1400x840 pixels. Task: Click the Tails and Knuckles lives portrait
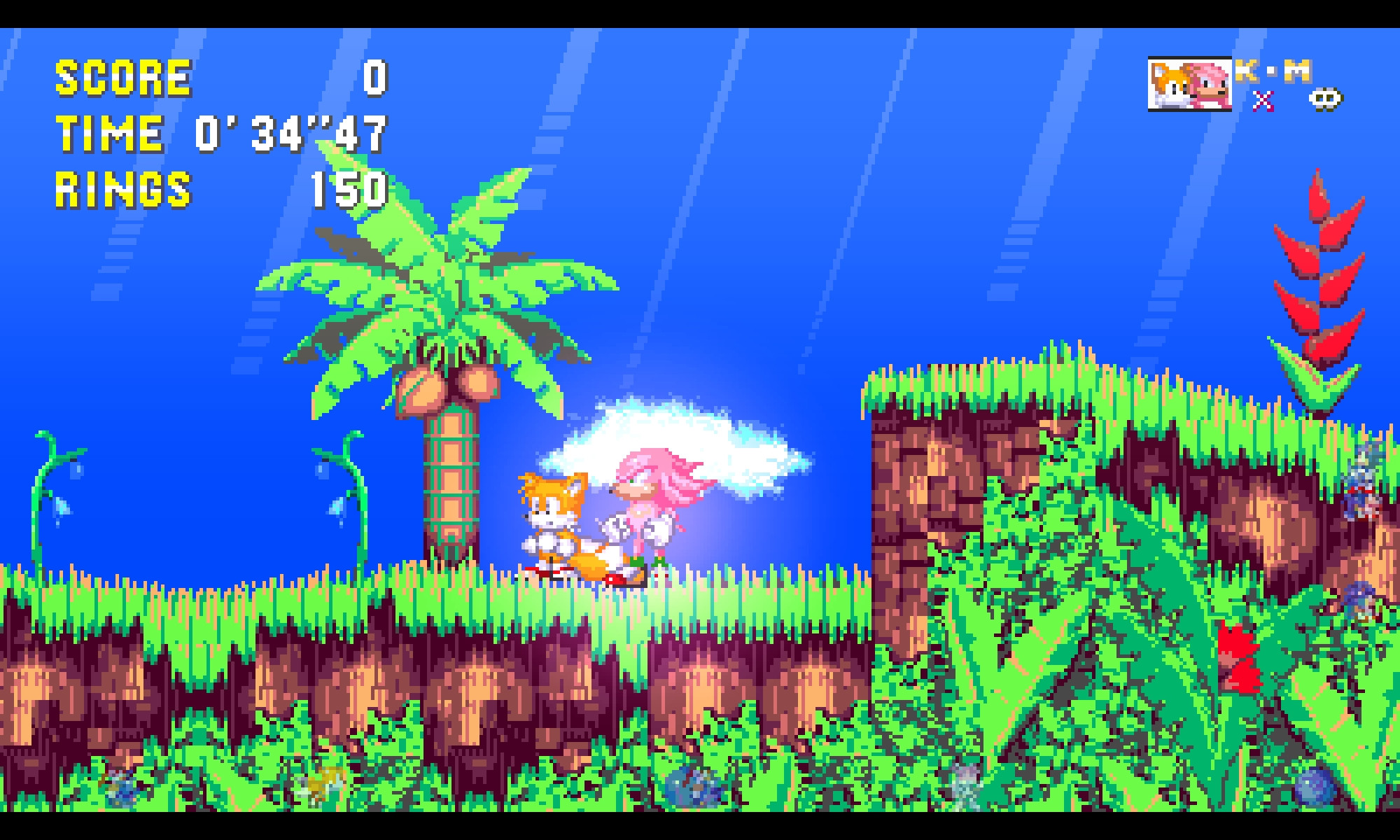tap(1190, 84)
